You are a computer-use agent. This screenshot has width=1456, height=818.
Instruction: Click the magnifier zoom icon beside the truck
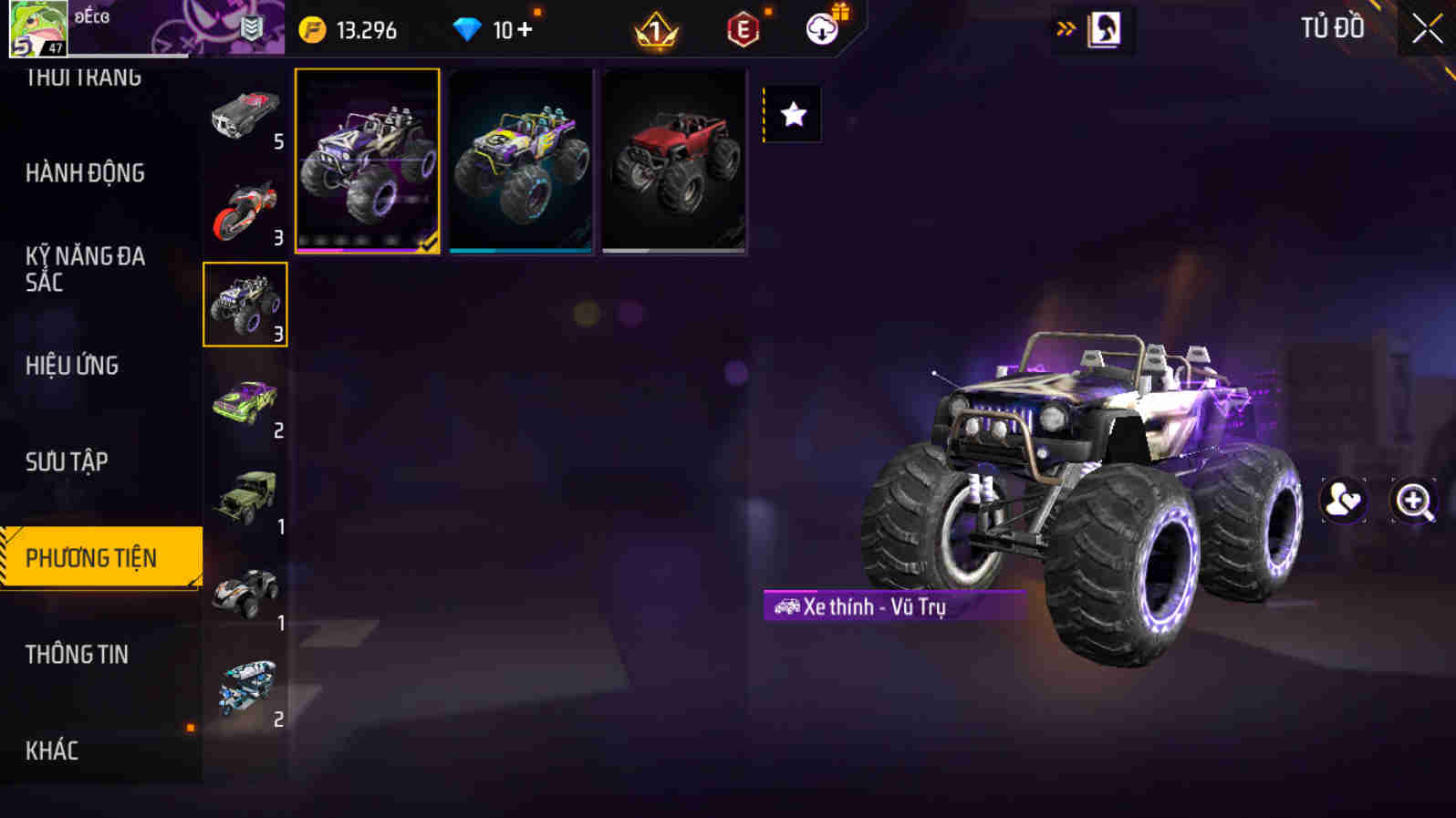pyautogui.click(x=1411, y=500)
